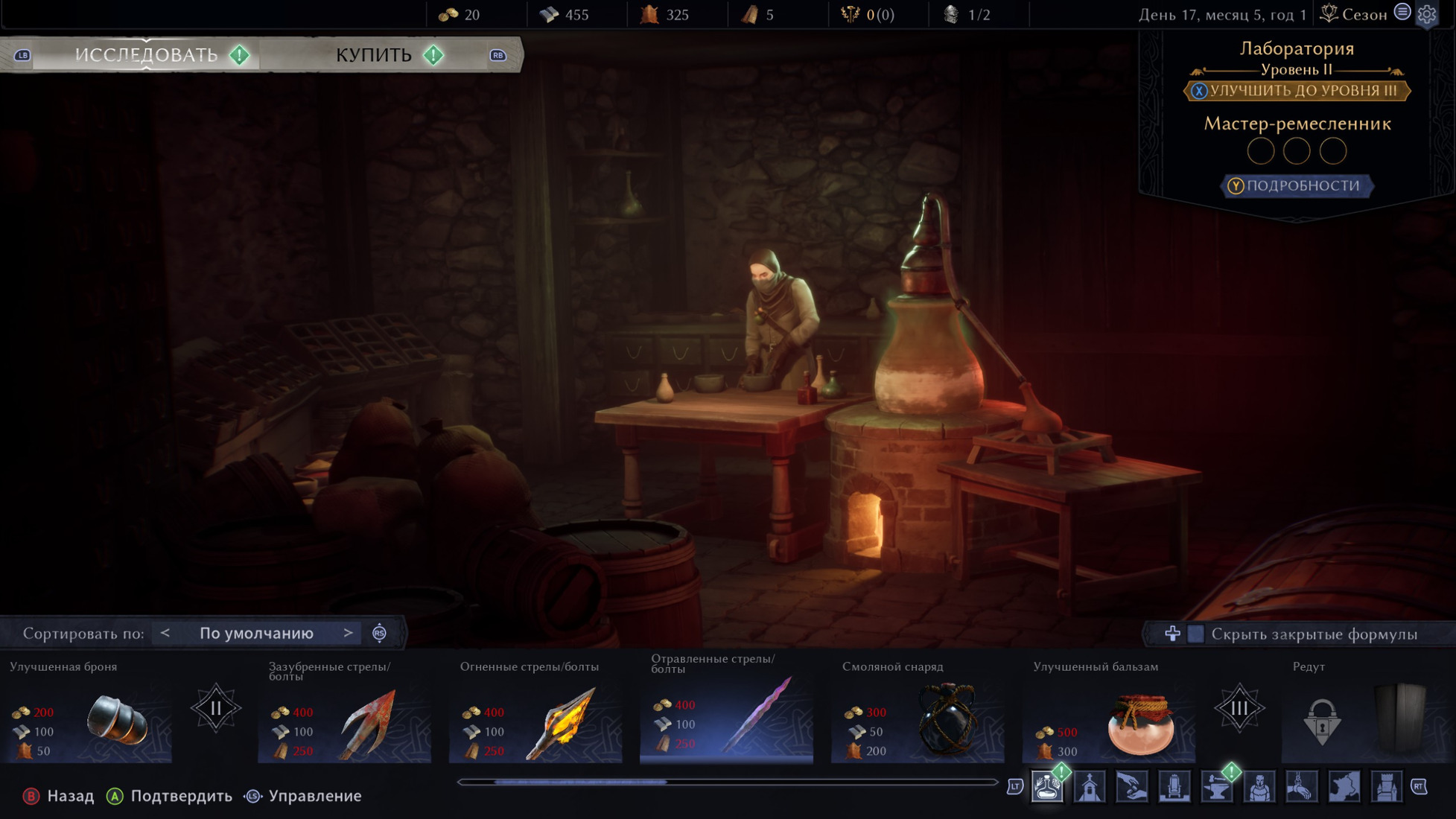The width and height of the screenshot is (1456, 819).
Task: Open the gear settings icon
Action: pos(1427,14)
